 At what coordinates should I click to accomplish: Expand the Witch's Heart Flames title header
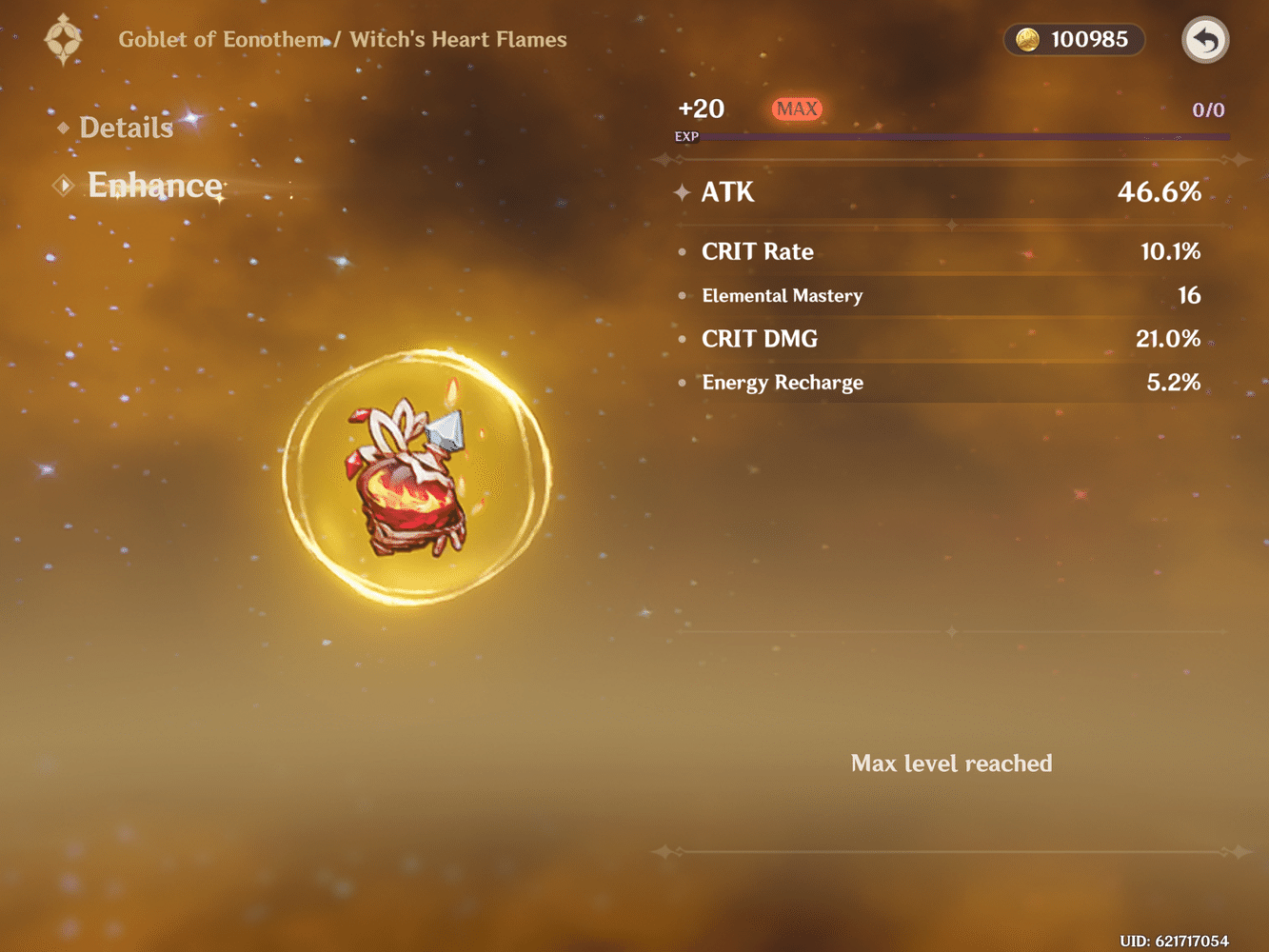[x=458, y=39]
